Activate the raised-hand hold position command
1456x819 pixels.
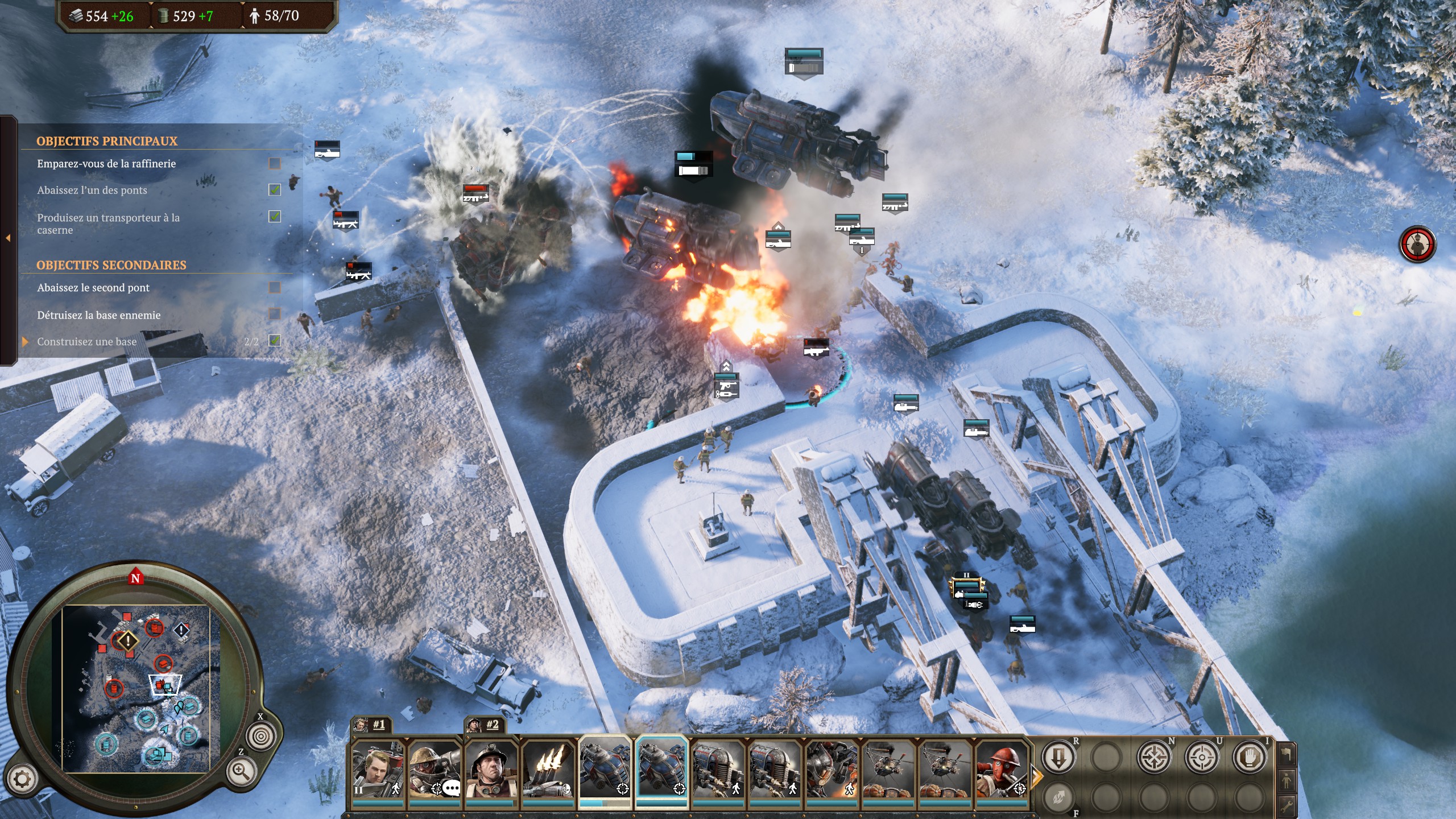coord(1250,757)
